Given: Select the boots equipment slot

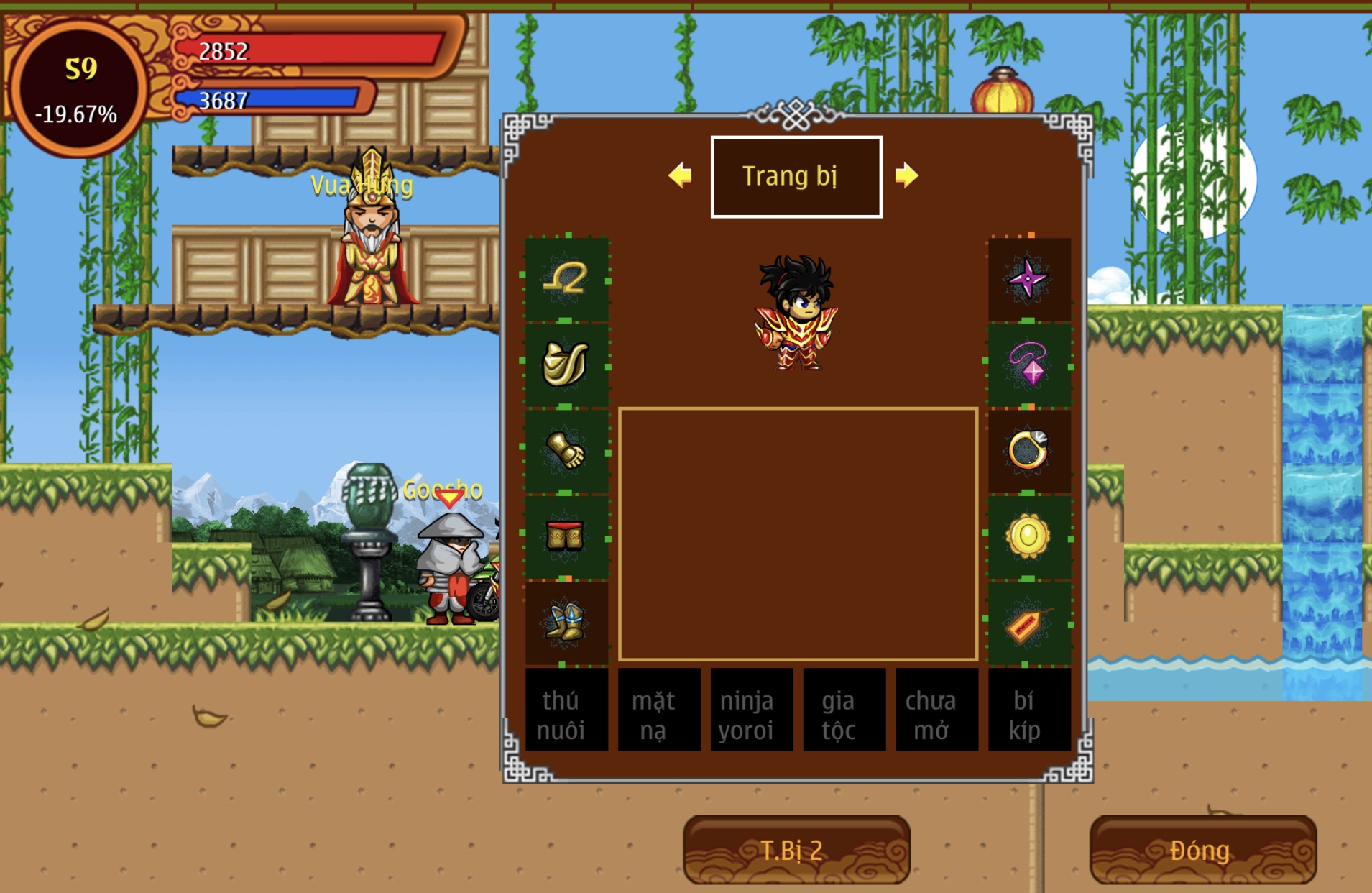Looking at the screenshot, I should click(x=566, y=622).
